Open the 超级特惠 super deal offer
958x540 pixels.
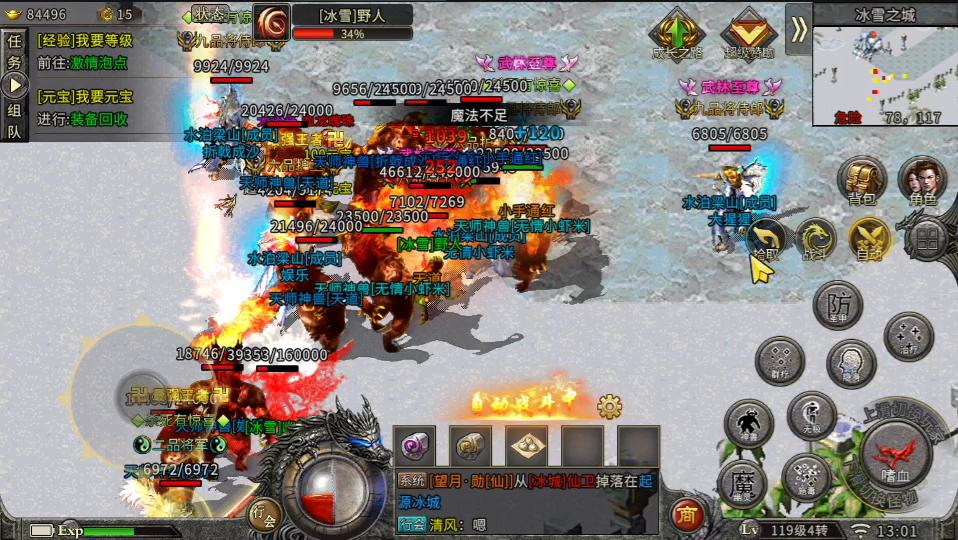click(x=749, y=34)
